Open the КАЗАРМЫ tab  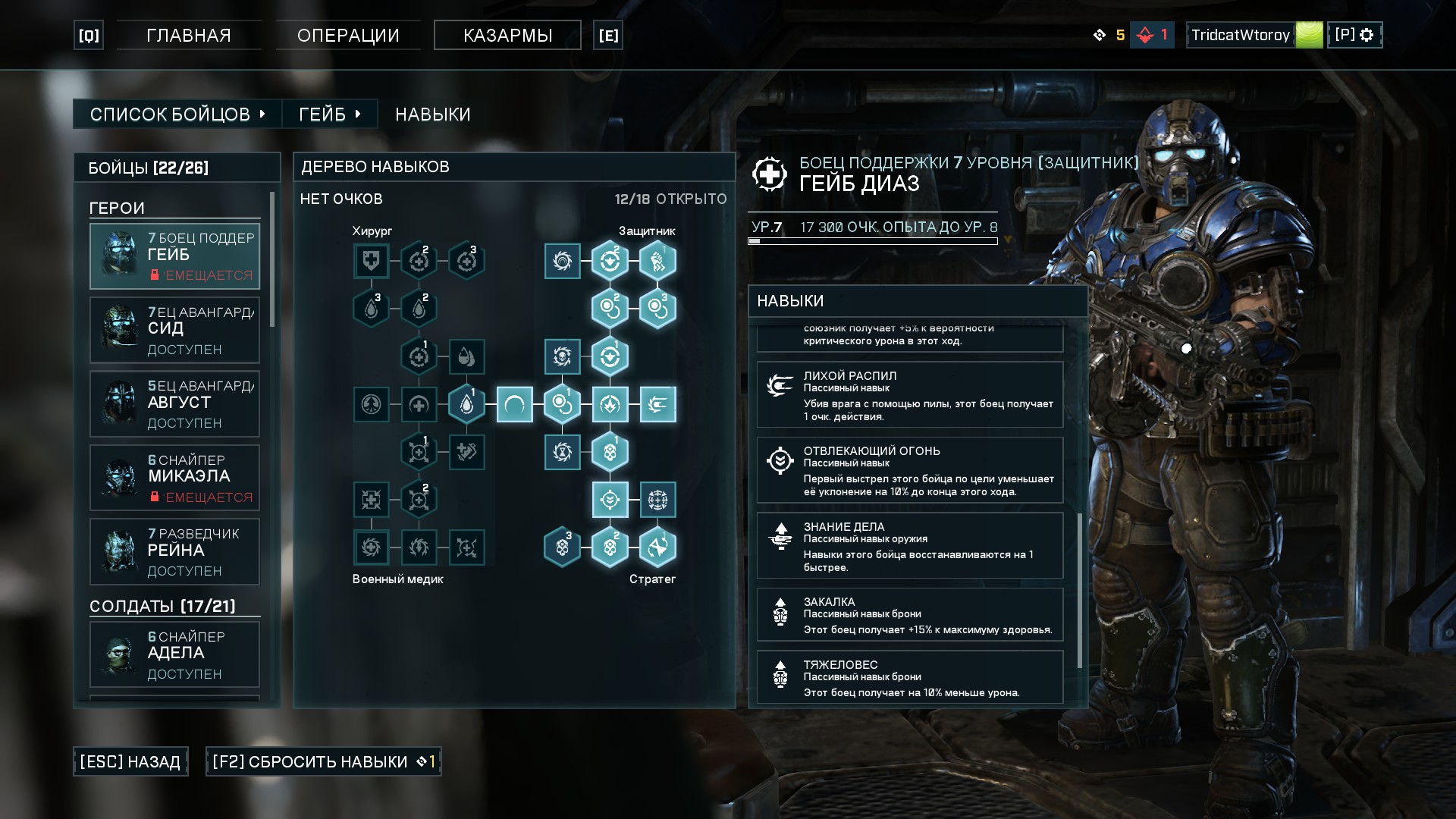click(x=507, y=34)
